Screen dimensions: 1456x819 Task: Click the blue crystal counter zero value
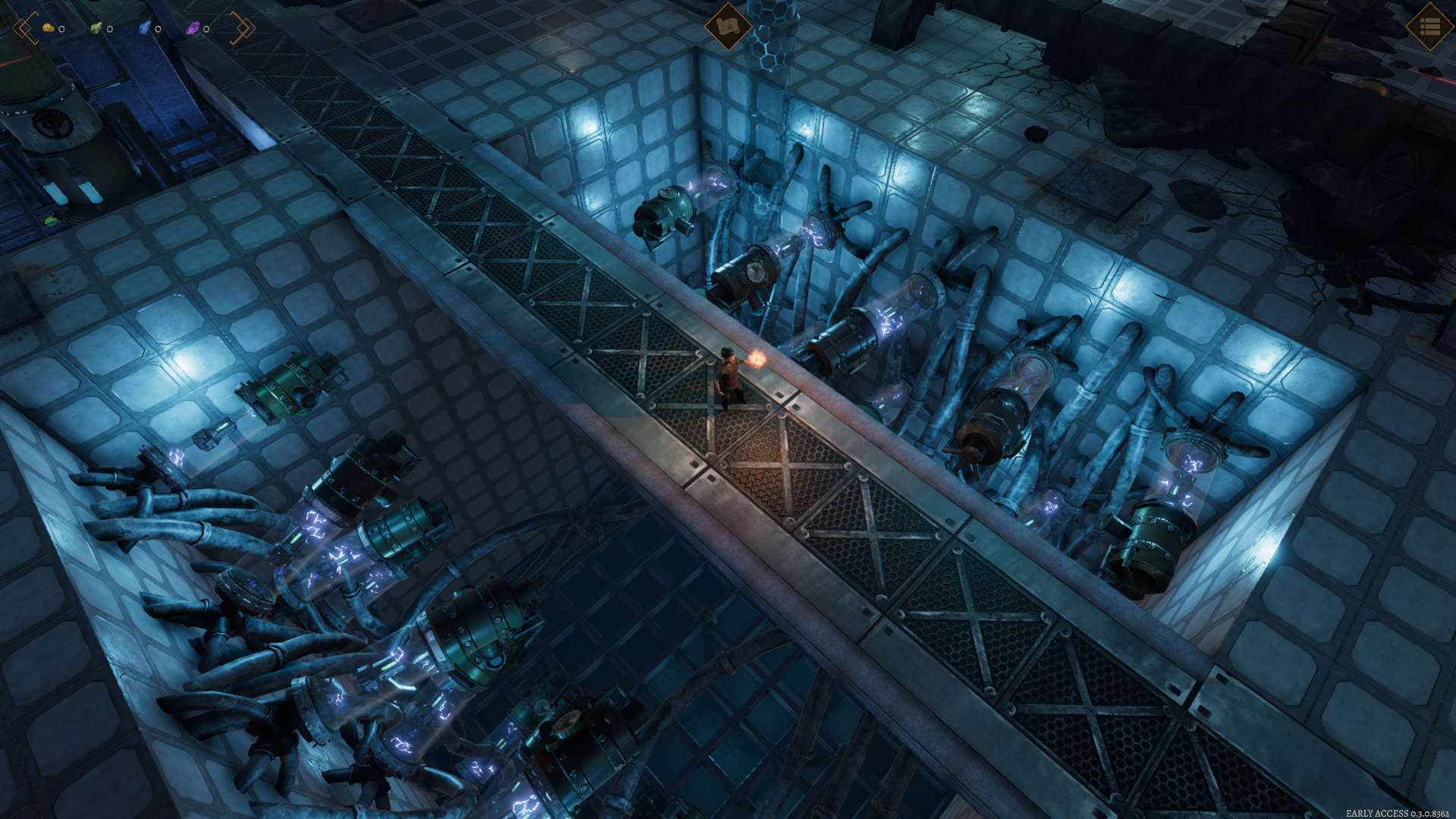pos(157,29)
